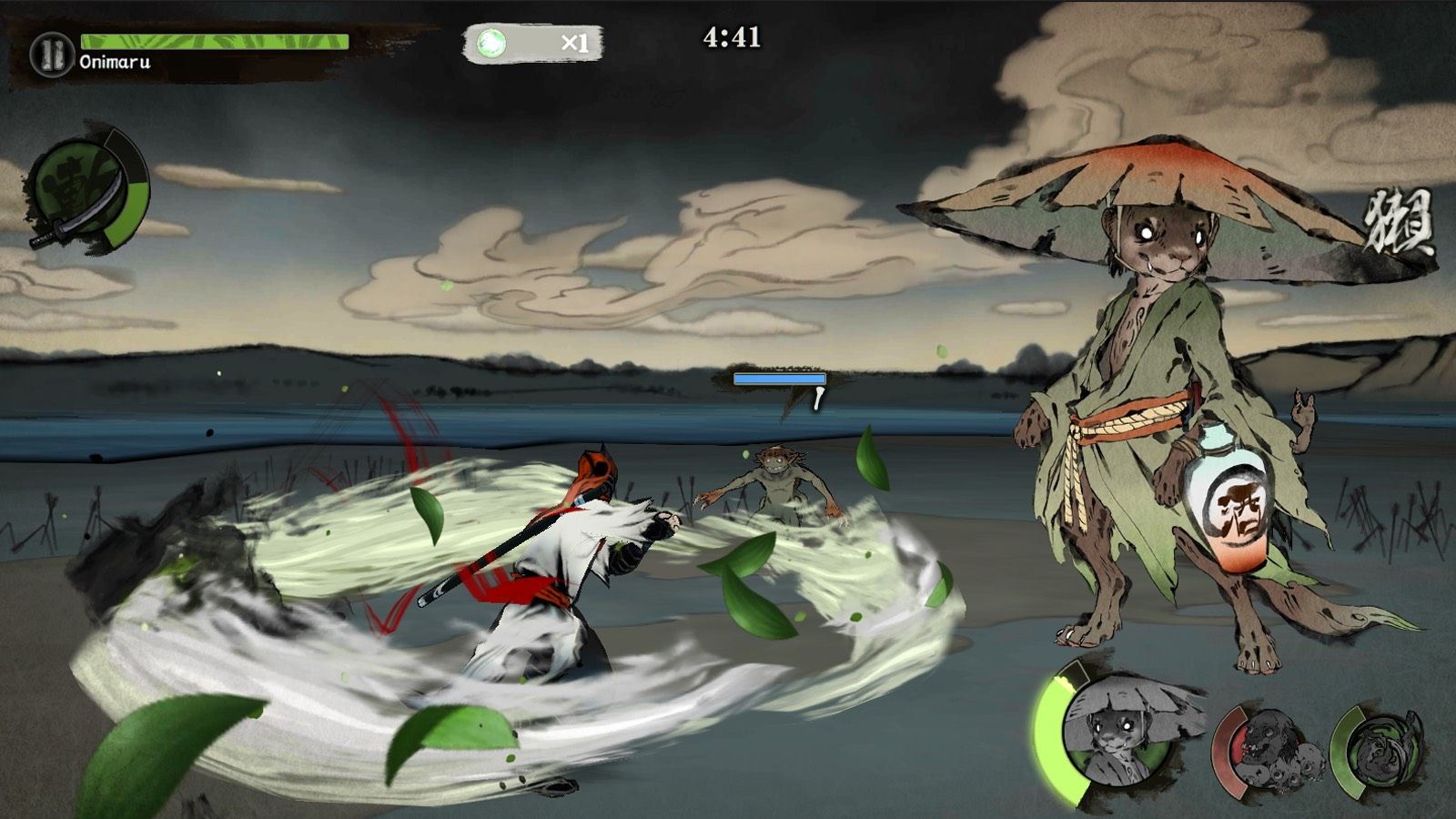Click the kappa enemy in the water
Image resolution: width=1456 pixels, height=819 pixels.
click(x=773, y=482)
